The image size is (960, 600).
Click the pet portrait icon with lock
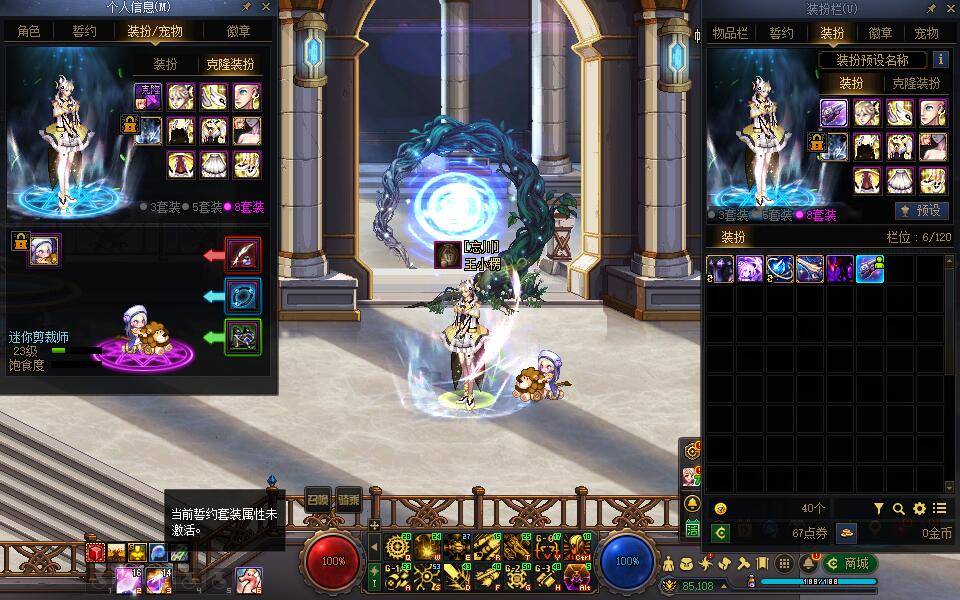click(x=45, y=250)
